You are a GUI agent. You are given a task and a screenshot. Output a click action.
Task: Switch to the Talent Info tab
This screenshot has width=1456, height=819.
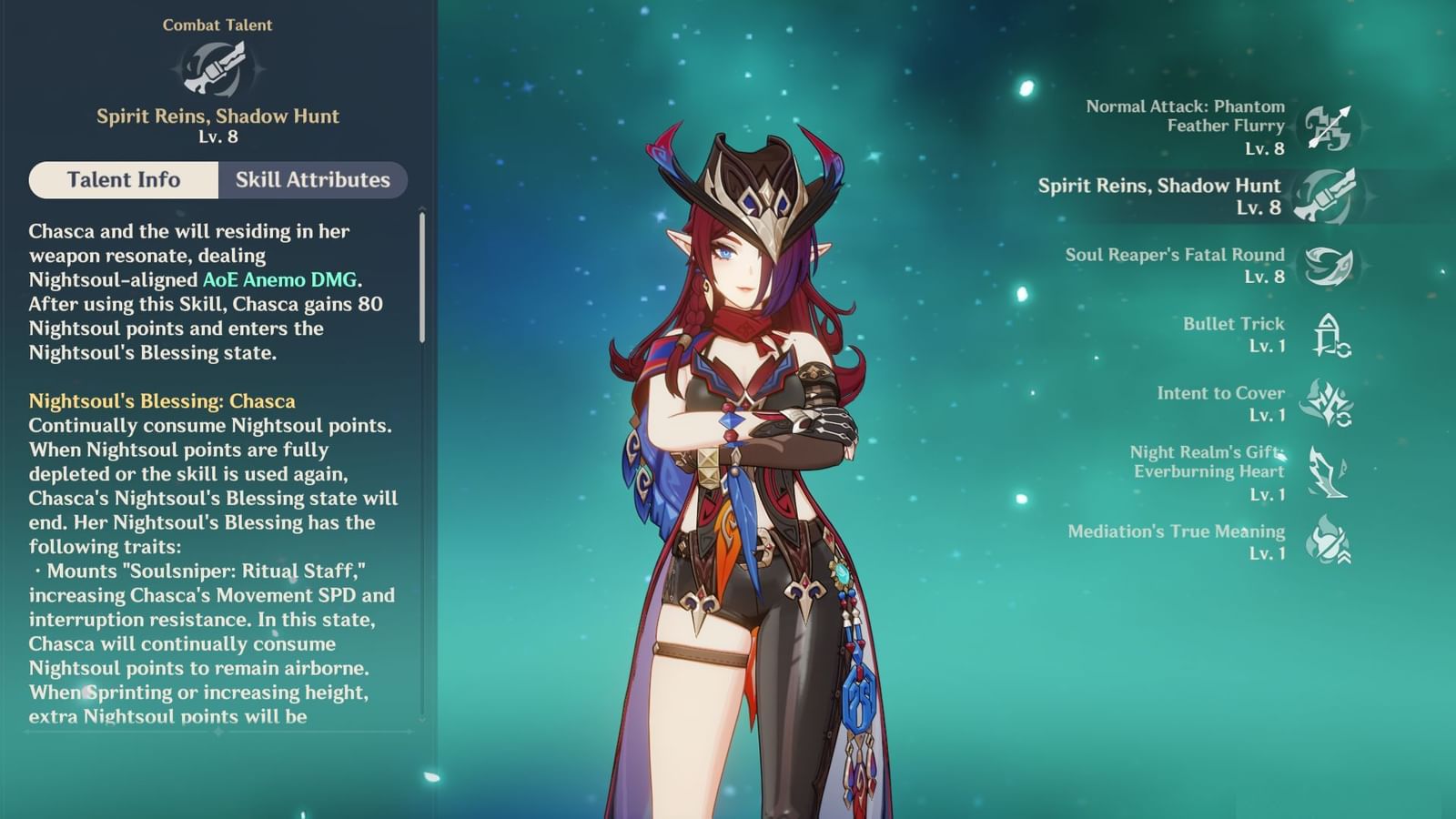pos(123,180)
